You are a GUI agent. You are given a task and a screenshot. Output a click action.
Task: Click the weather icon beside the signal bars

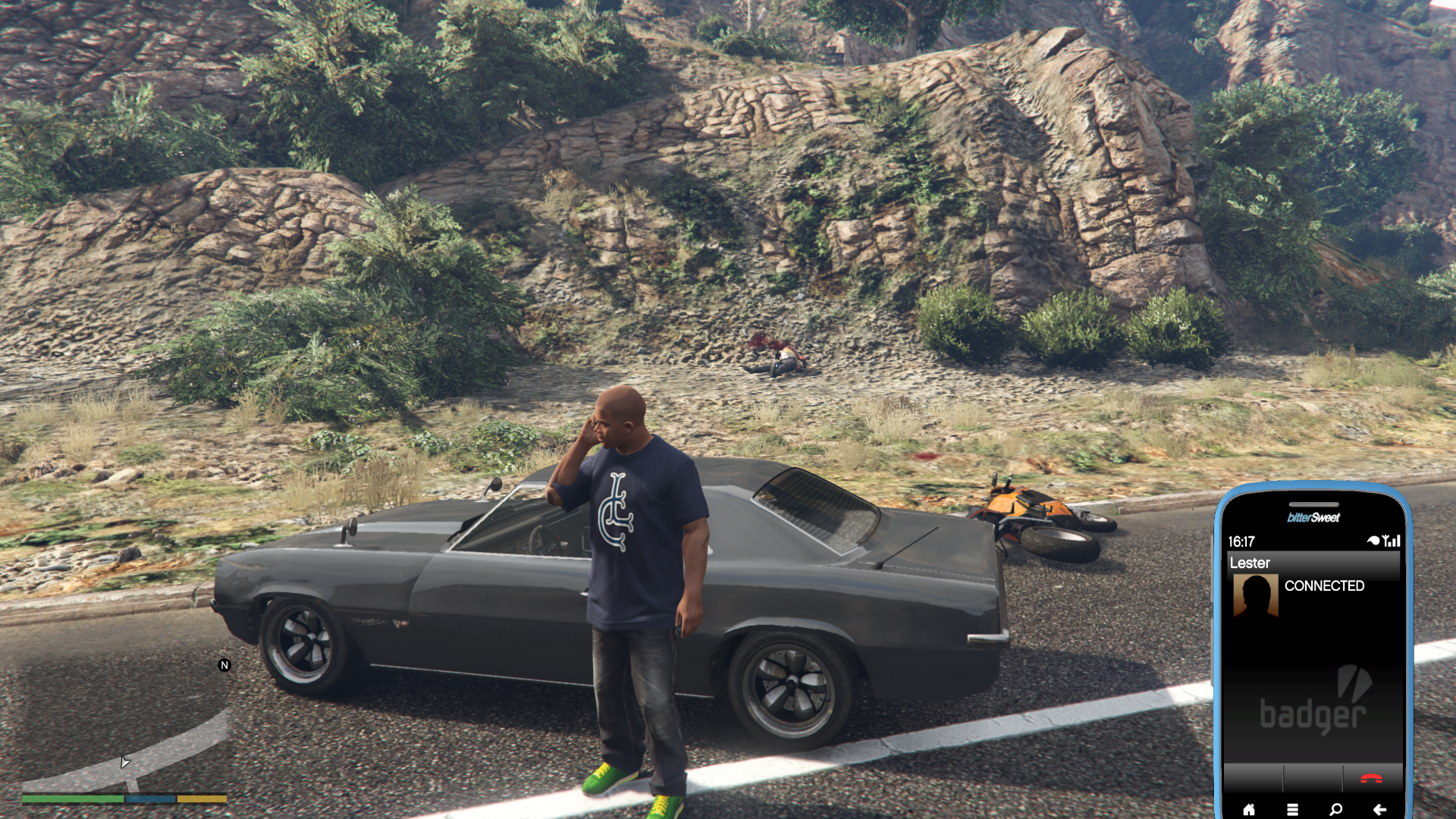pyautogui.click(x=1373, y=540)
